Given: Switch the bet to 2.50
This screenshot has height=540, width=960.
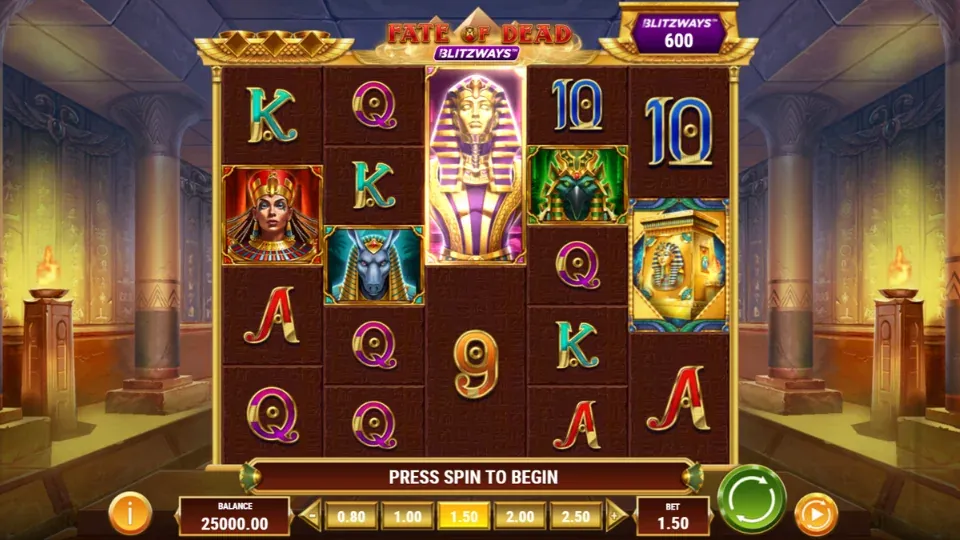Looking at the screenshot, I should pyautogui.click(x=576, y=515).
